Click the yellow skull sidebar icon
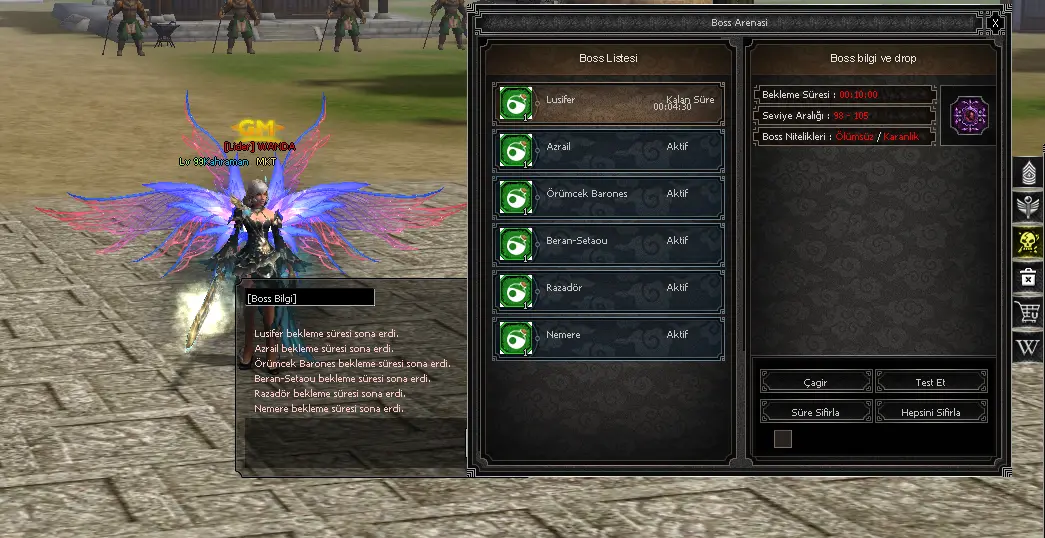1045x538 pixels. coord(1029,243)
